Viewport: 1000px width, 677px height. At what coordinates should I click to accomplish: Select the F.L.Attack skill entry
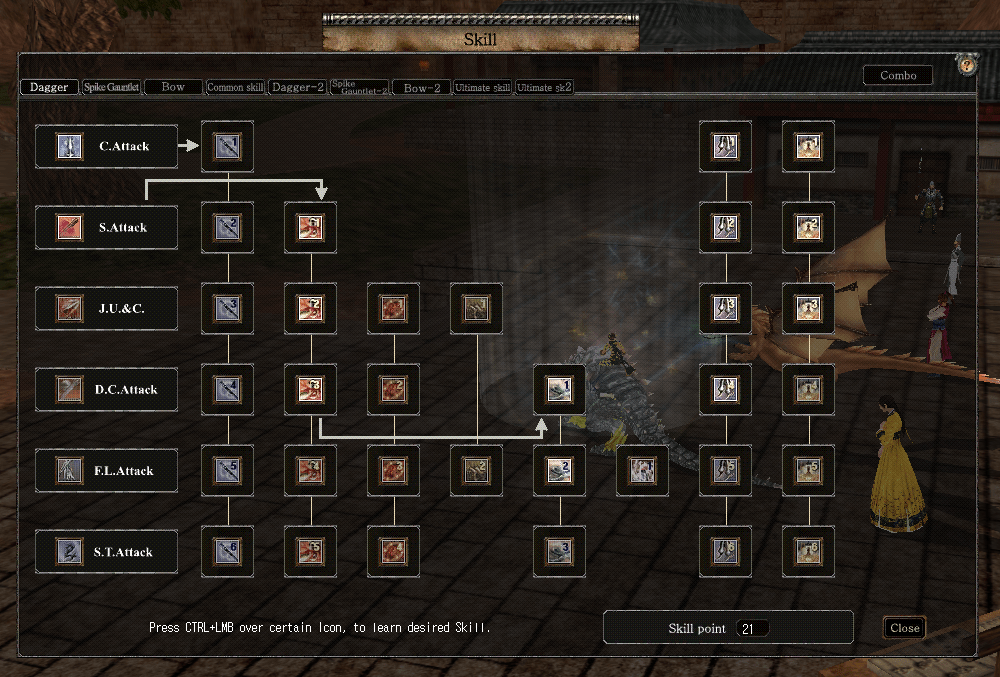coord(106,470)
